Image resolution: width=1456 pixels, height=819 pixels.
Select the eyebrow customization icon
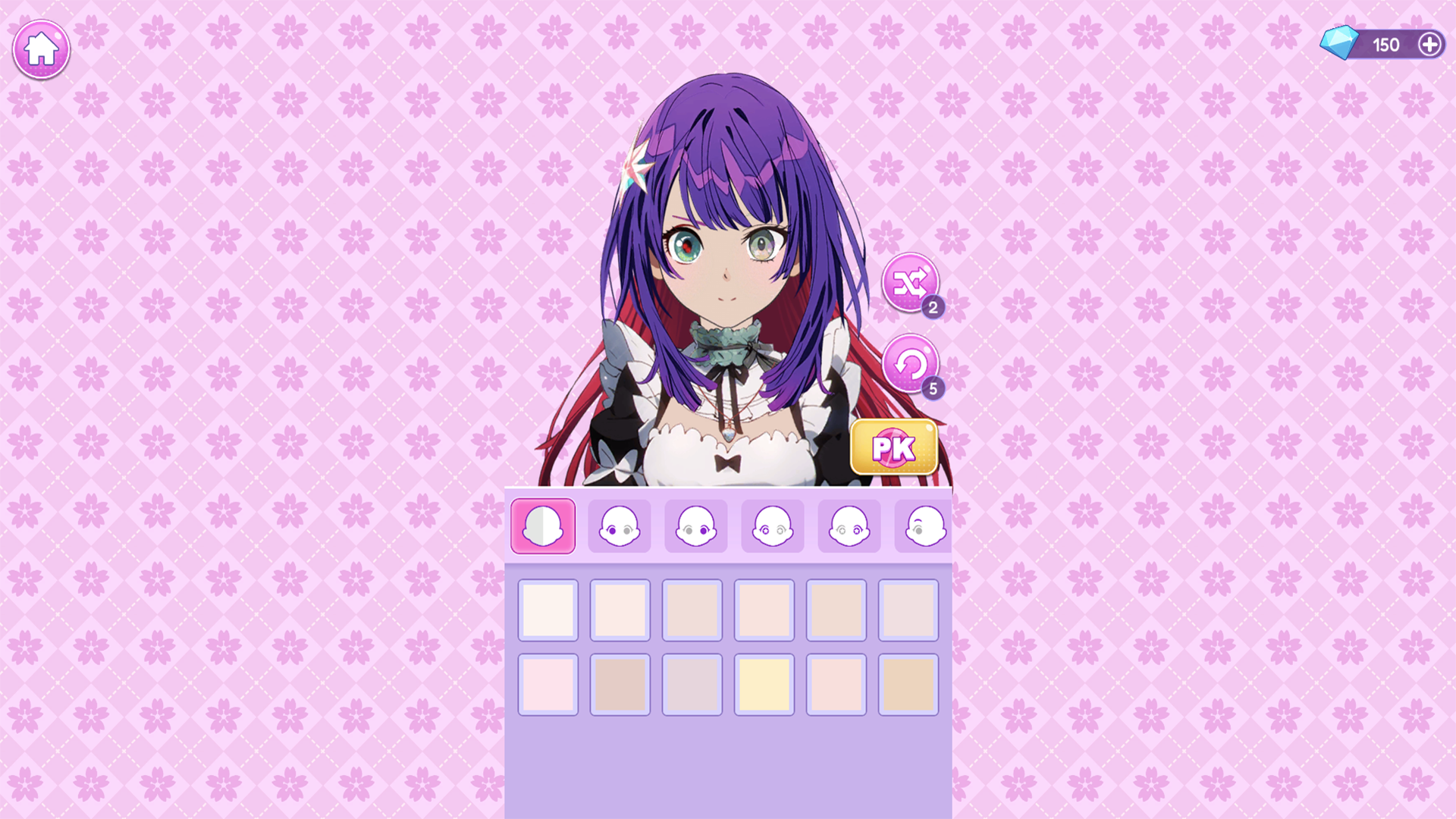coord(924,526)
